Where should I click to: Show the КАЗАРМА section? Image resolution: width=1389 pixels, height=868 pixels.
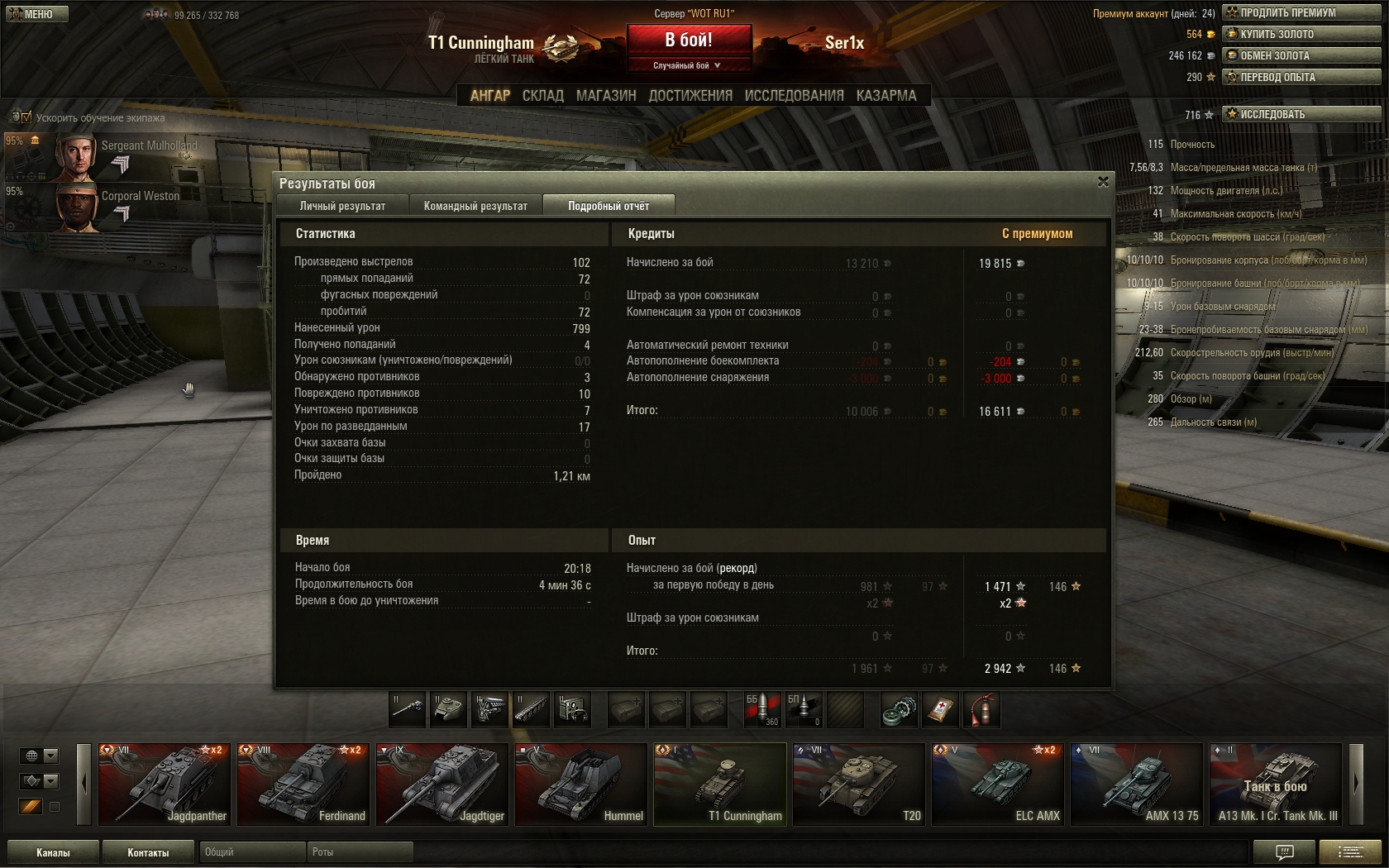(x=886, y=96)
